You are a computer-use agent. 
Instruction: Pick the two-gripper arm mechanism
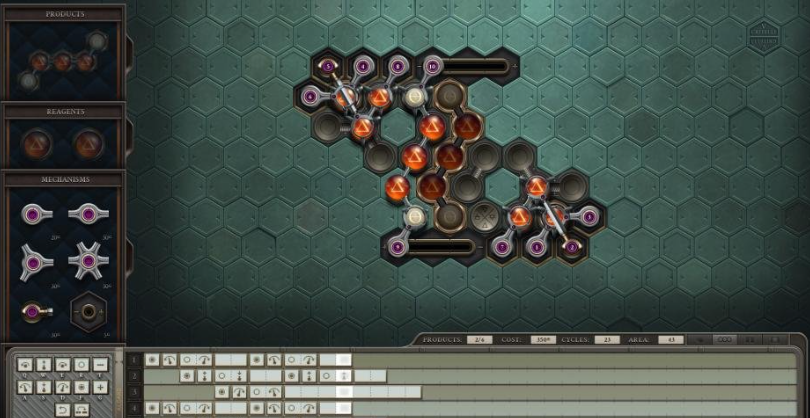pyautogui.click(x=87, y=214)
